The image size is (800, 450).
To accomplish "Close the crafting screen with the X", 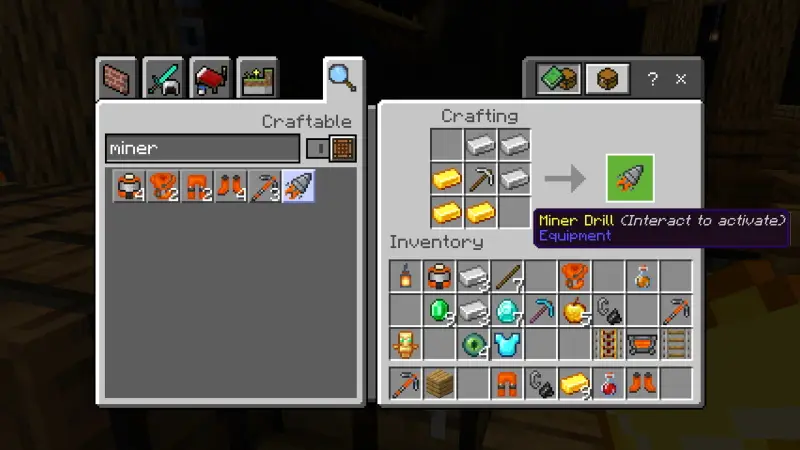I will [x=680, y=79].
